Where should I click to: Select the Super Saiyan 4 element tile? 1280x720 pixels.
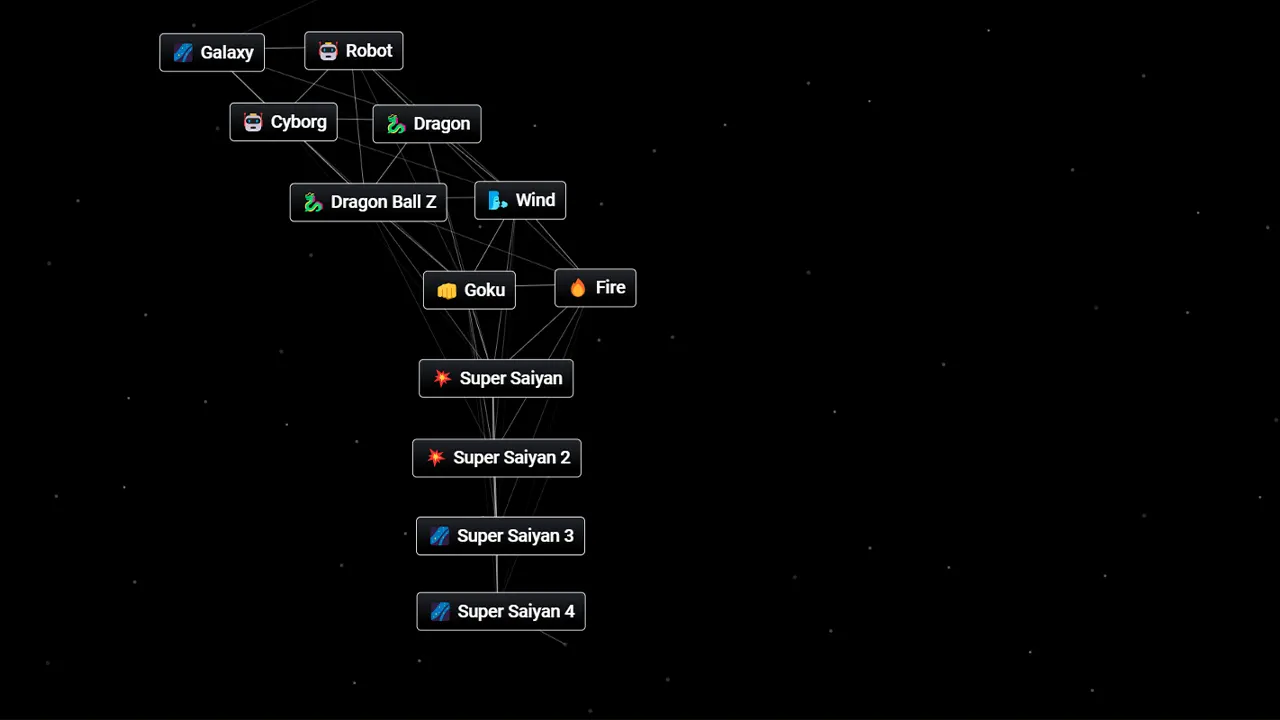[x=500, y=611]
